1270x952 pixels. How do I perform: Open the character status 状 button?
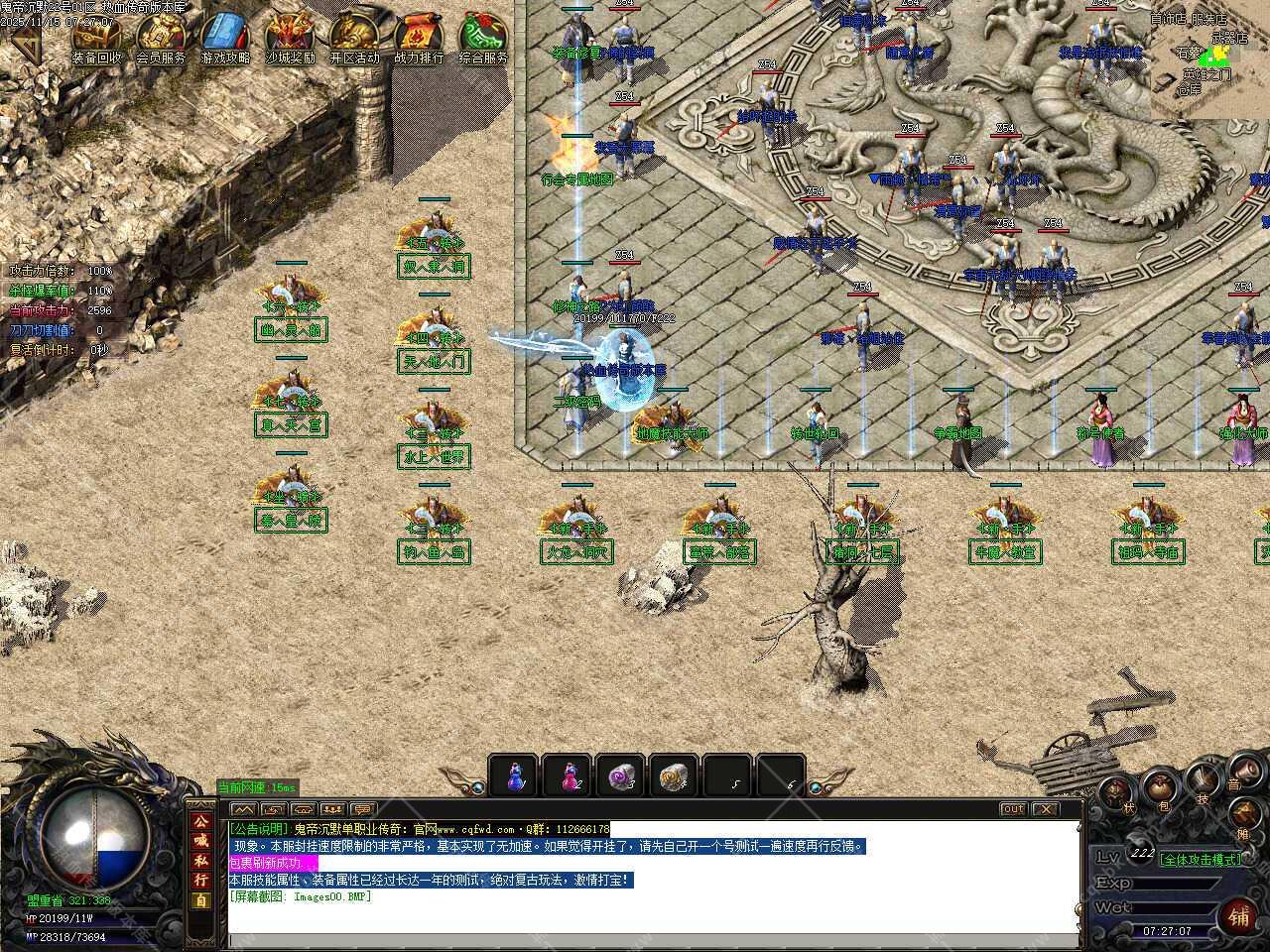point(1116,793)
